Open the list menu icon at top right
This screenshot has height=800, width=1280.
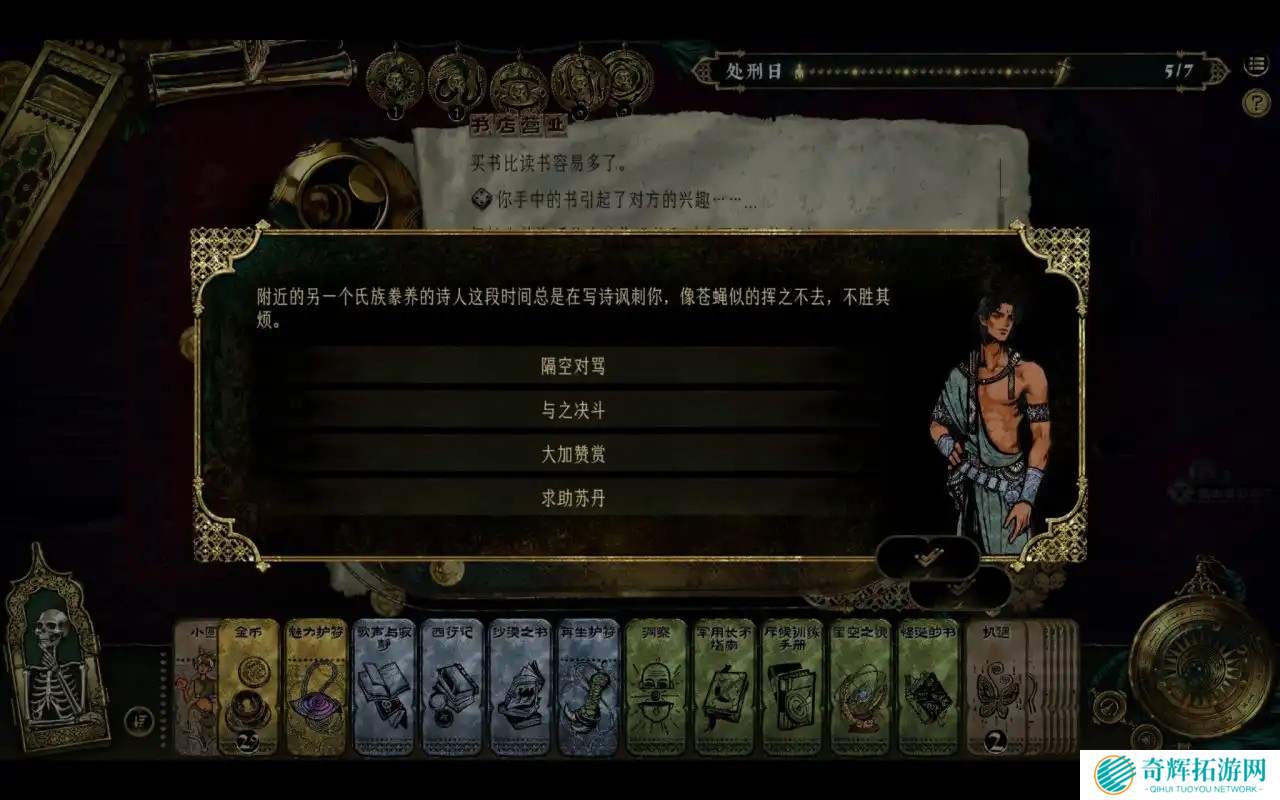pos(1255,65)
